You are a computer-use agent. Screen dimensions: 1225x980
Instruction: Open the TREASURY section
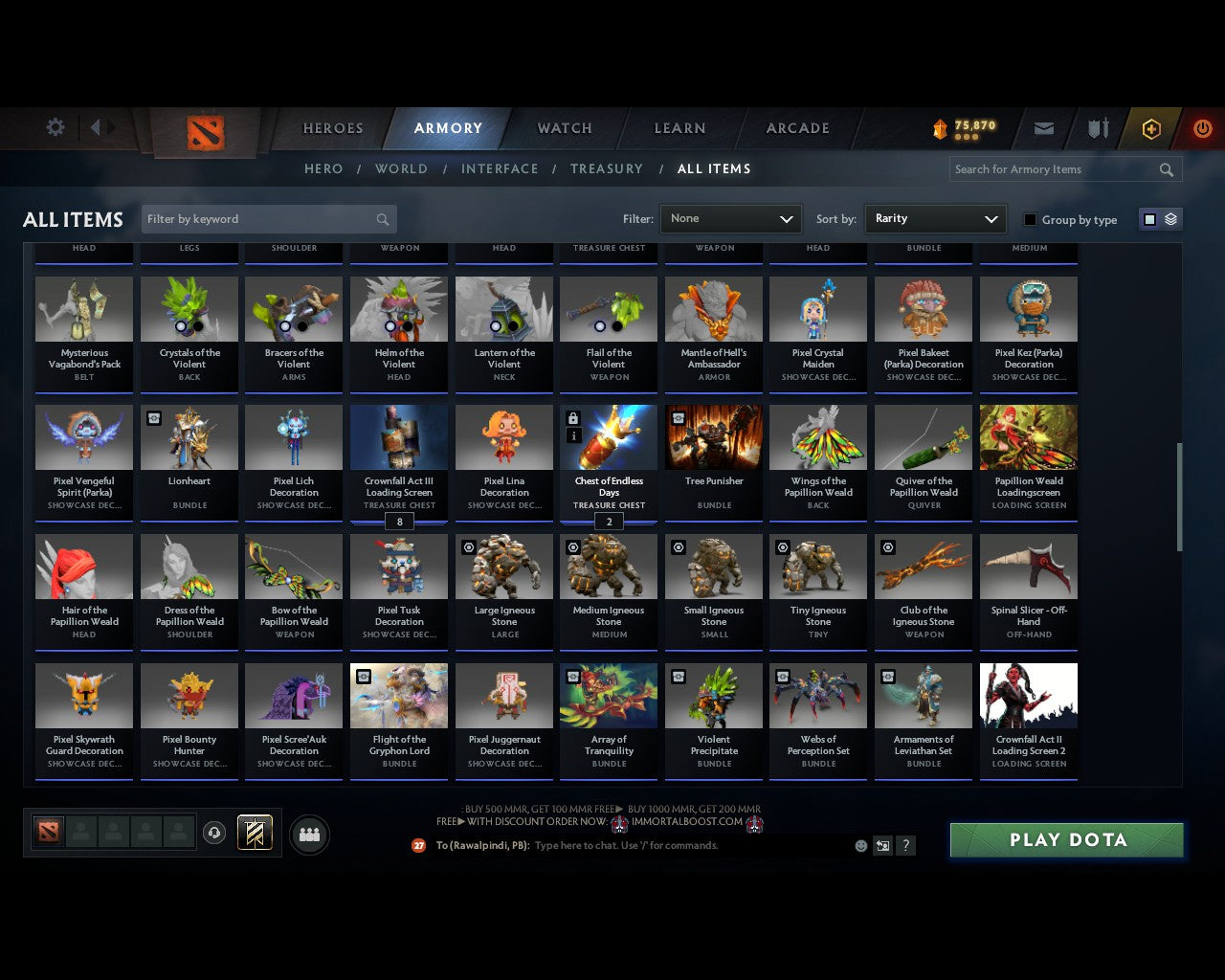point(607,168)
